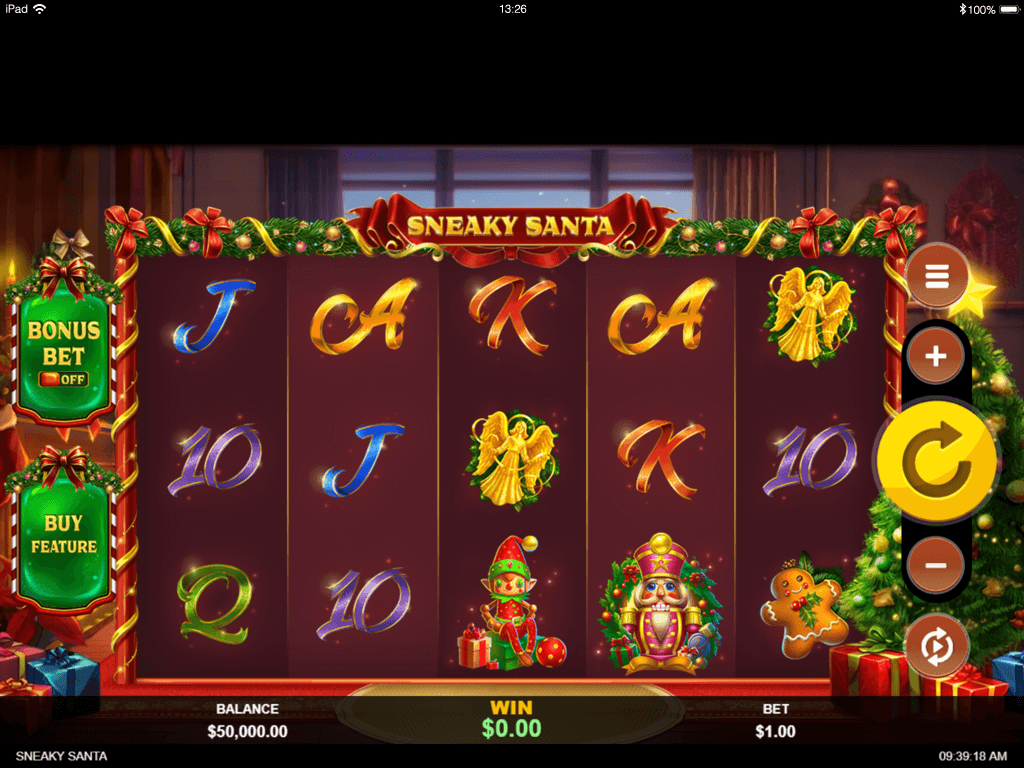Activate the autoplay button

(936, 646)
